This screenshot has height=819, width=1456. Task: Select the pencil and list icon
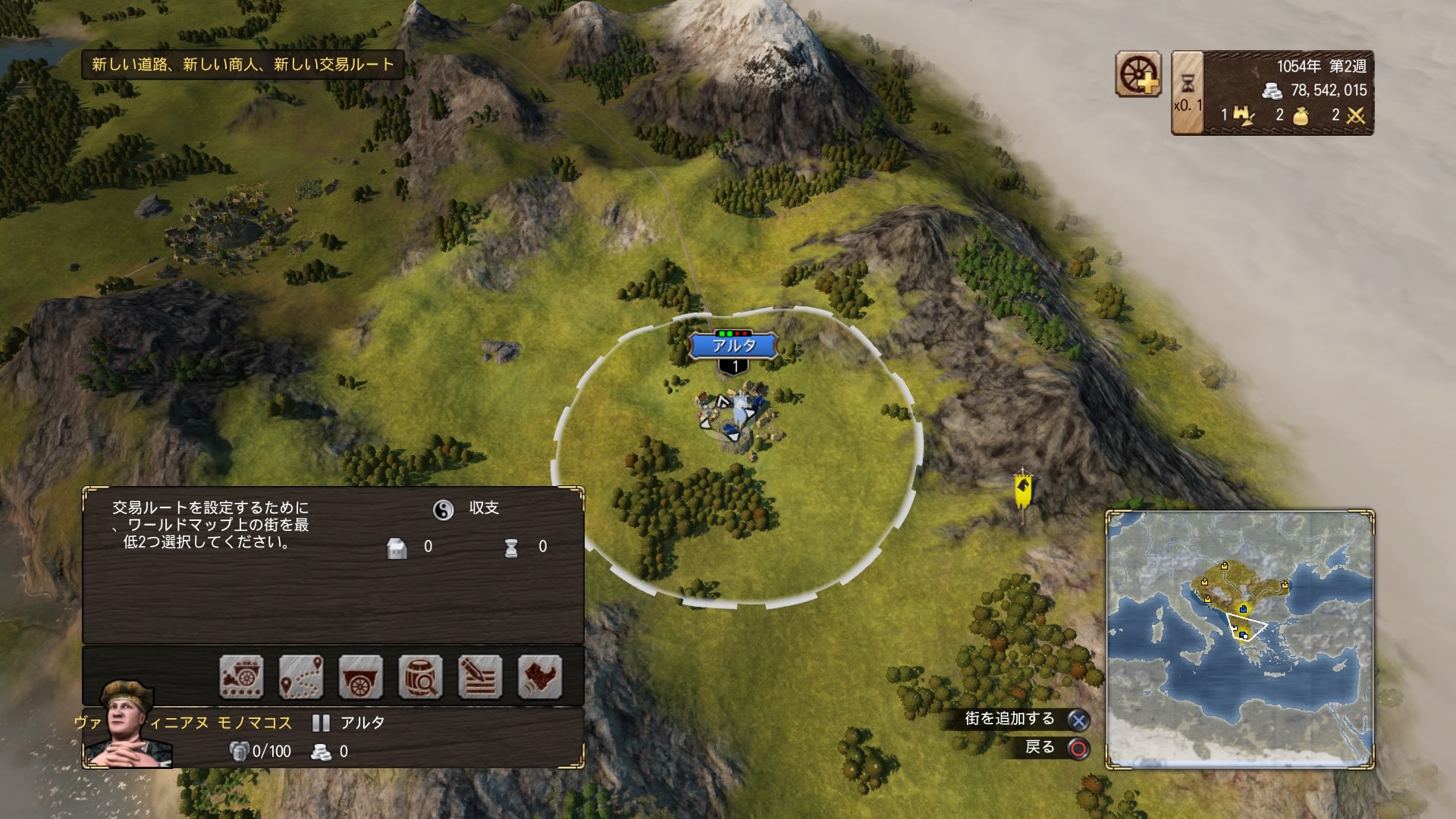[x=480, y=676]
